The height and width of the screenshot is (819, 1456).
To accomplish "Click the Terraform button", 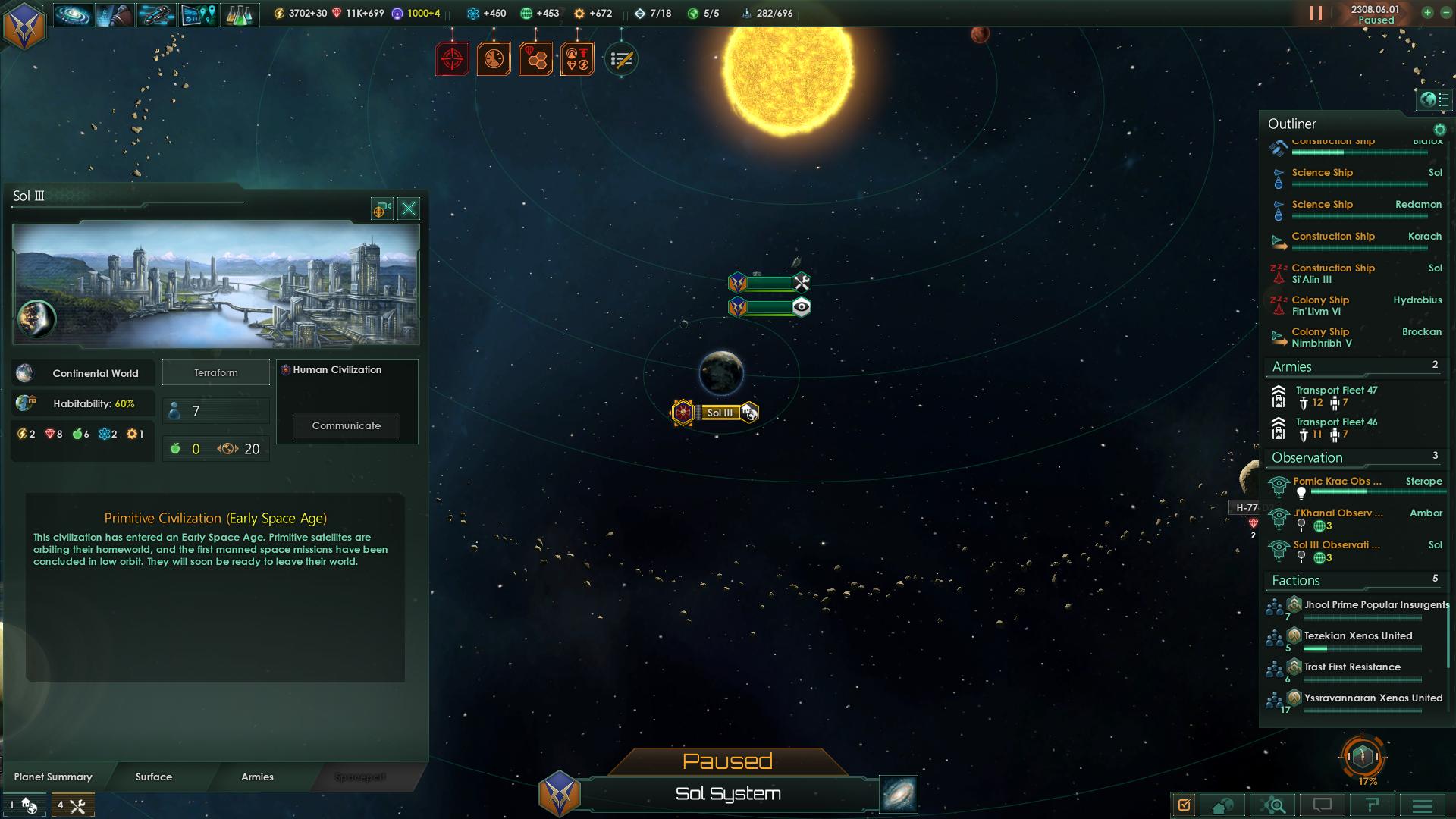I will 216,372.
